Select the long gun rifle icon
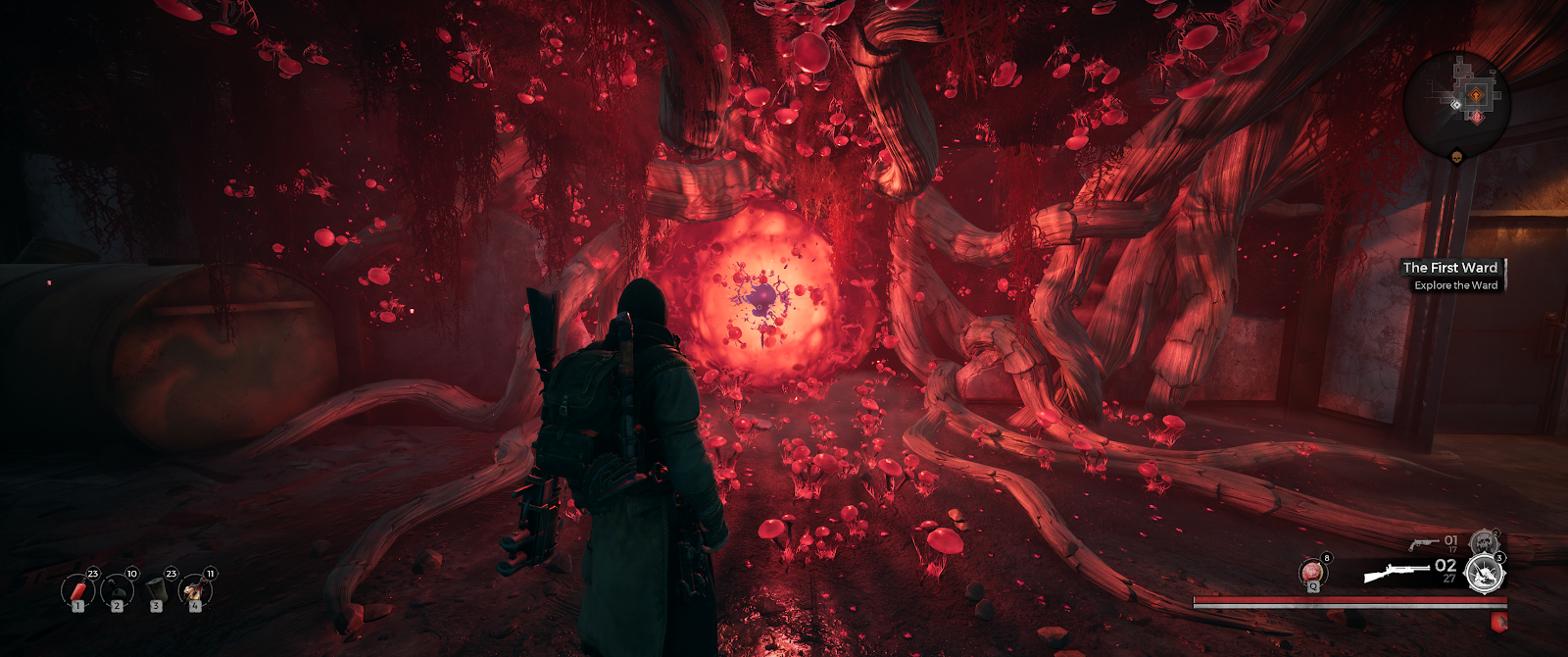The width and height of the screenshot is (1568, 657). coord(1396,571)
